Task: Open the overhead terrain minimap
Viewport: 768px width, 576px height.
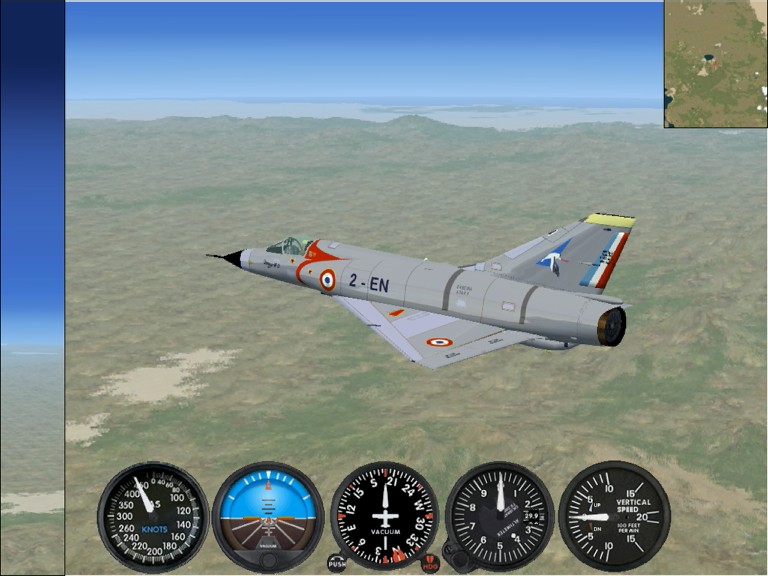Action: (715, 63)
